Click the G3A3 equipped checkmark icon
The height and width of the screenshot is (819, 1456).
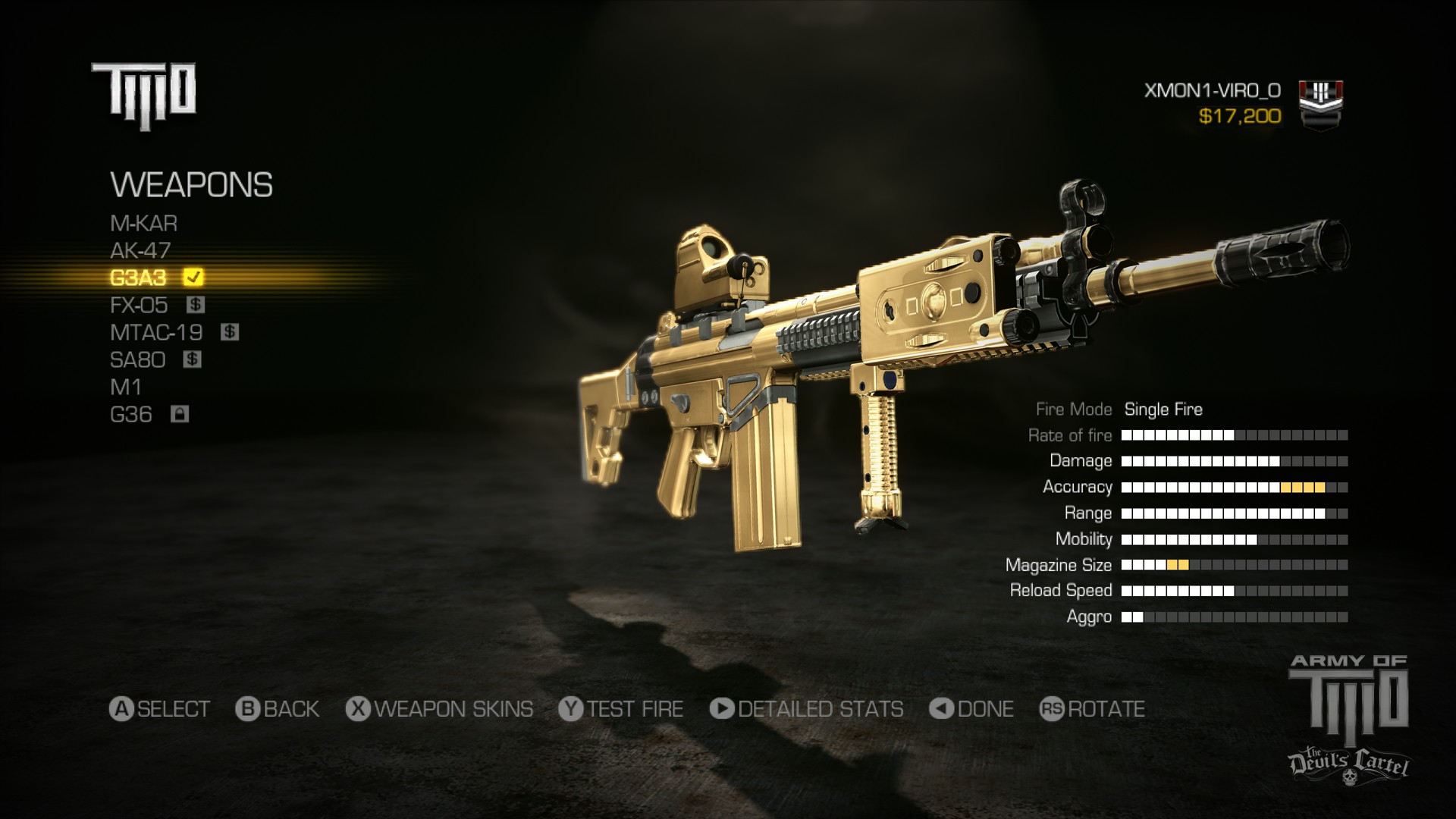point(193,278)
